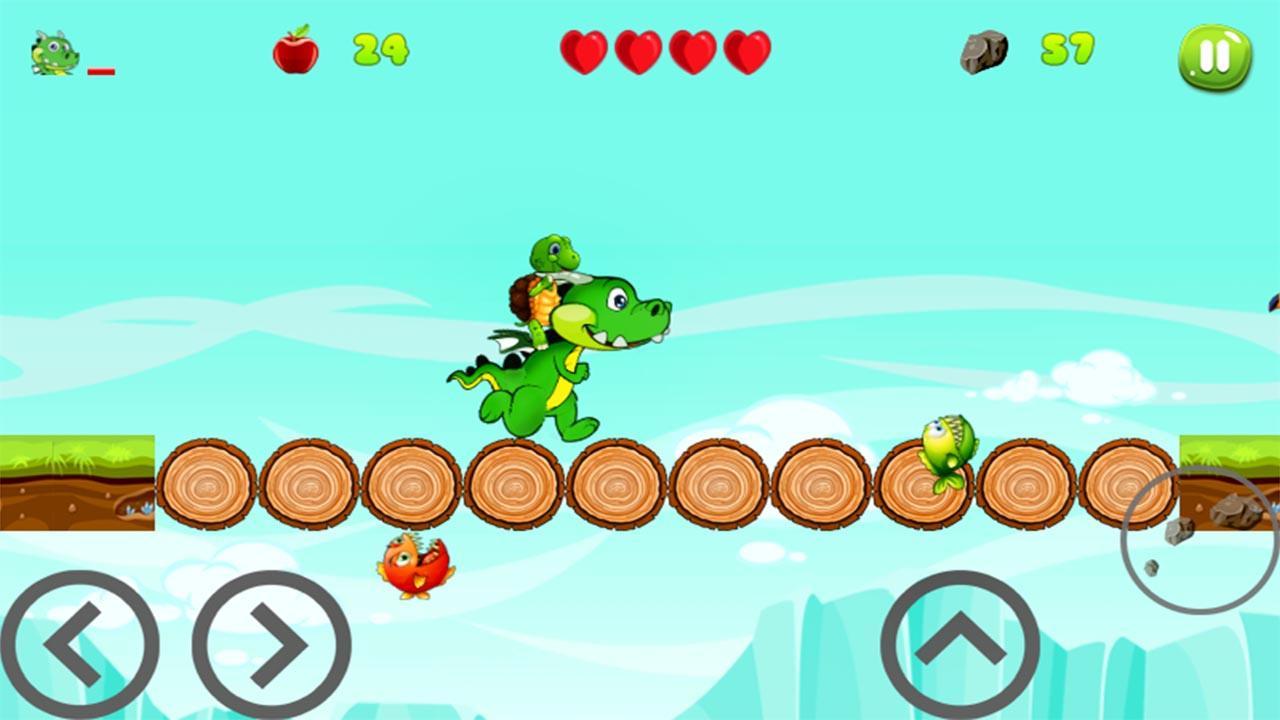Screen dimensions: 1280x720
Task: Click the dragon avatar icon top left
Action: click(x=55, y=52)
